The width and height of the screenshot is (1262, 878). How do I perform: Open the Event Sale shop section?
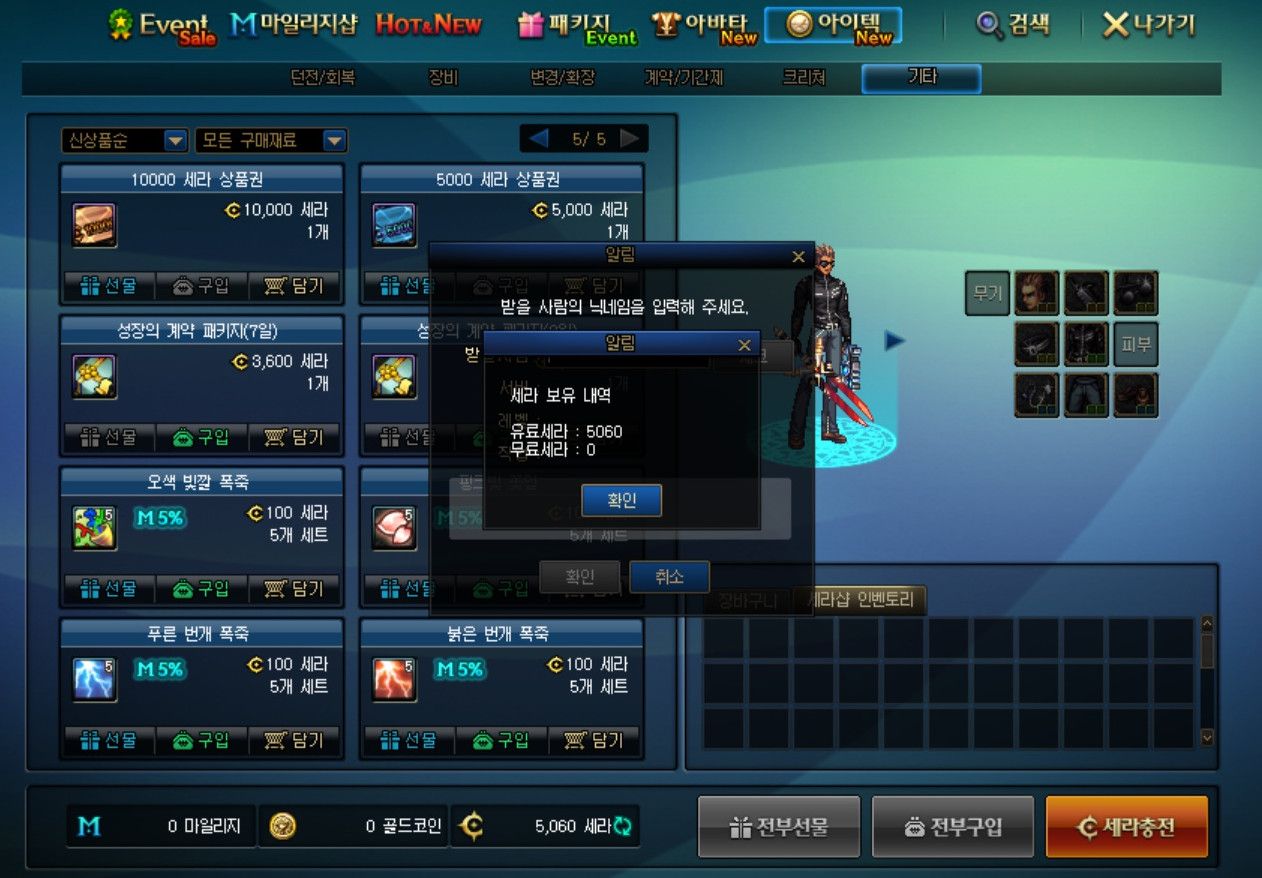160,26
